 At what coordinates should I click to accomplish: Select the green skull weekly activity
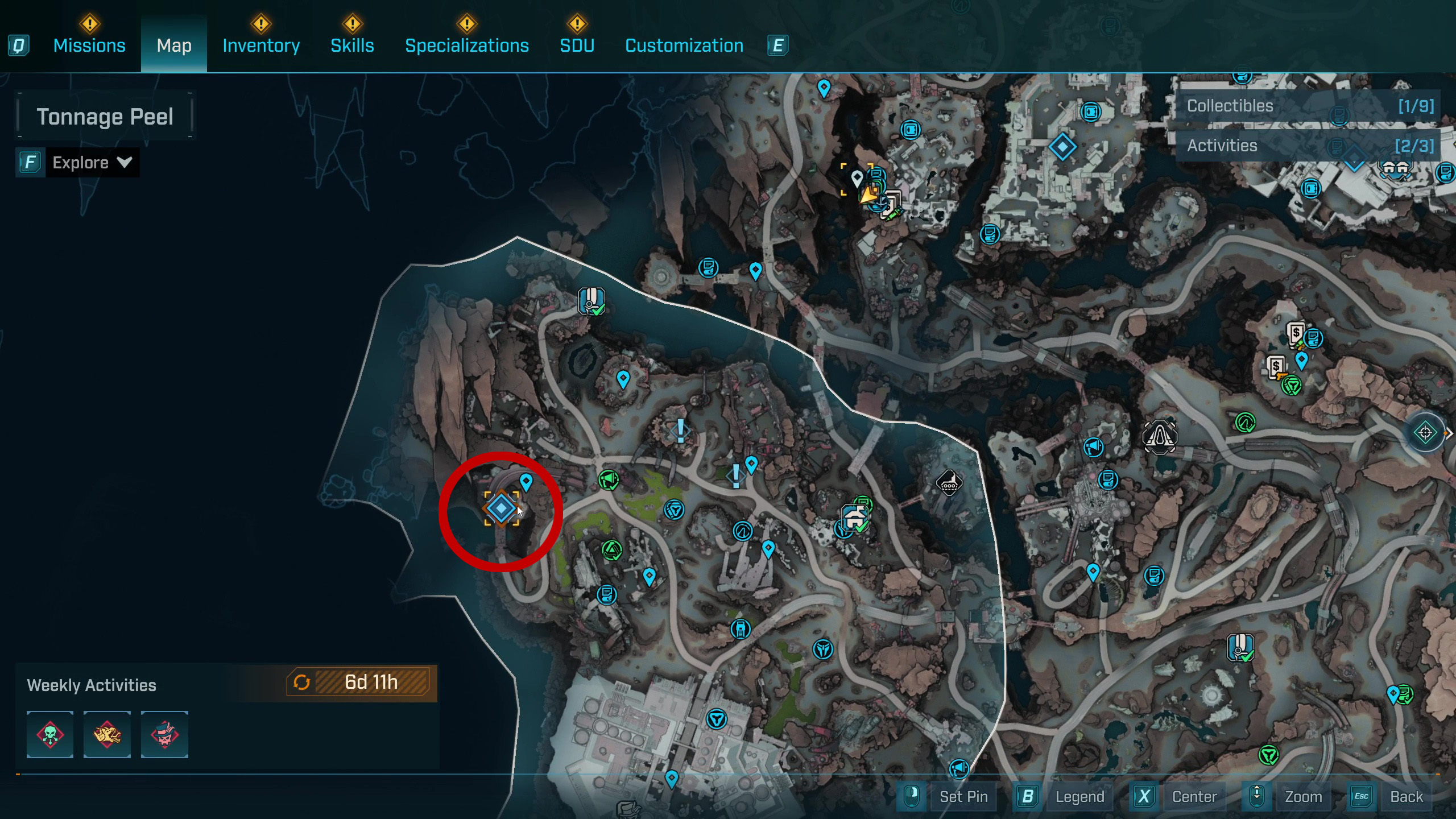point(50,734)
